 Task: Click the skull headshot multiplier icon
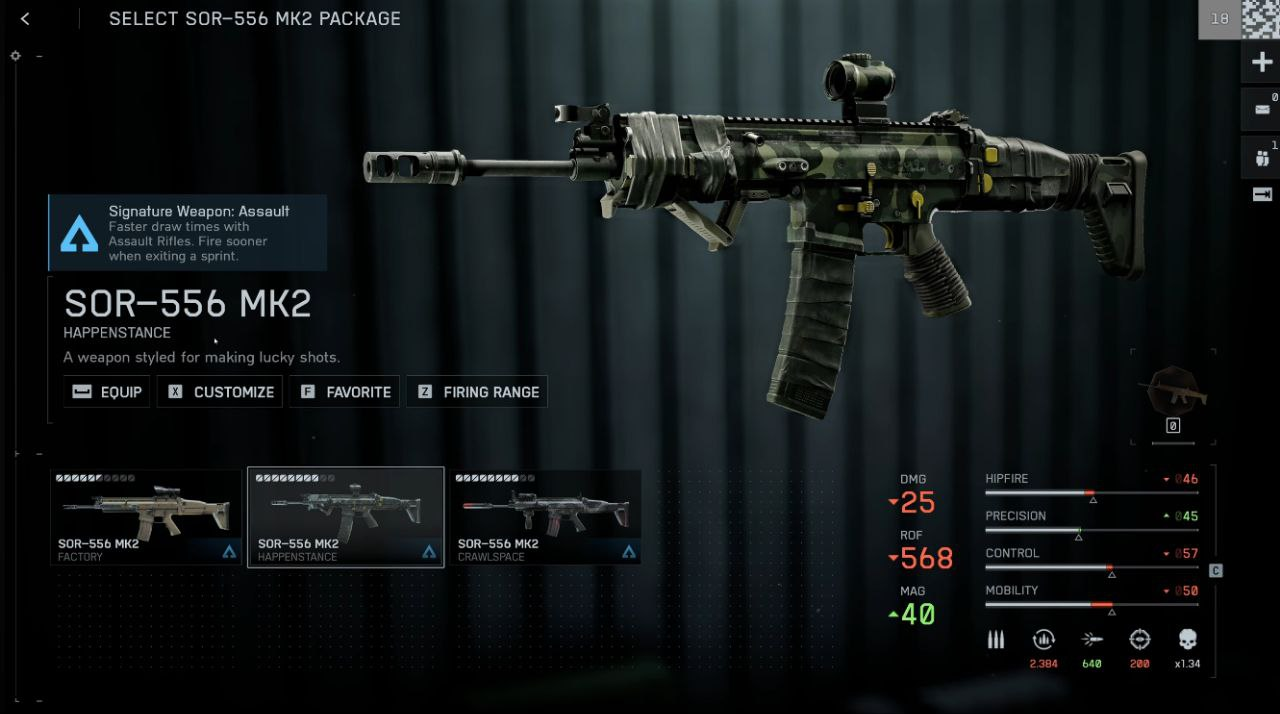click(1188, 640)
